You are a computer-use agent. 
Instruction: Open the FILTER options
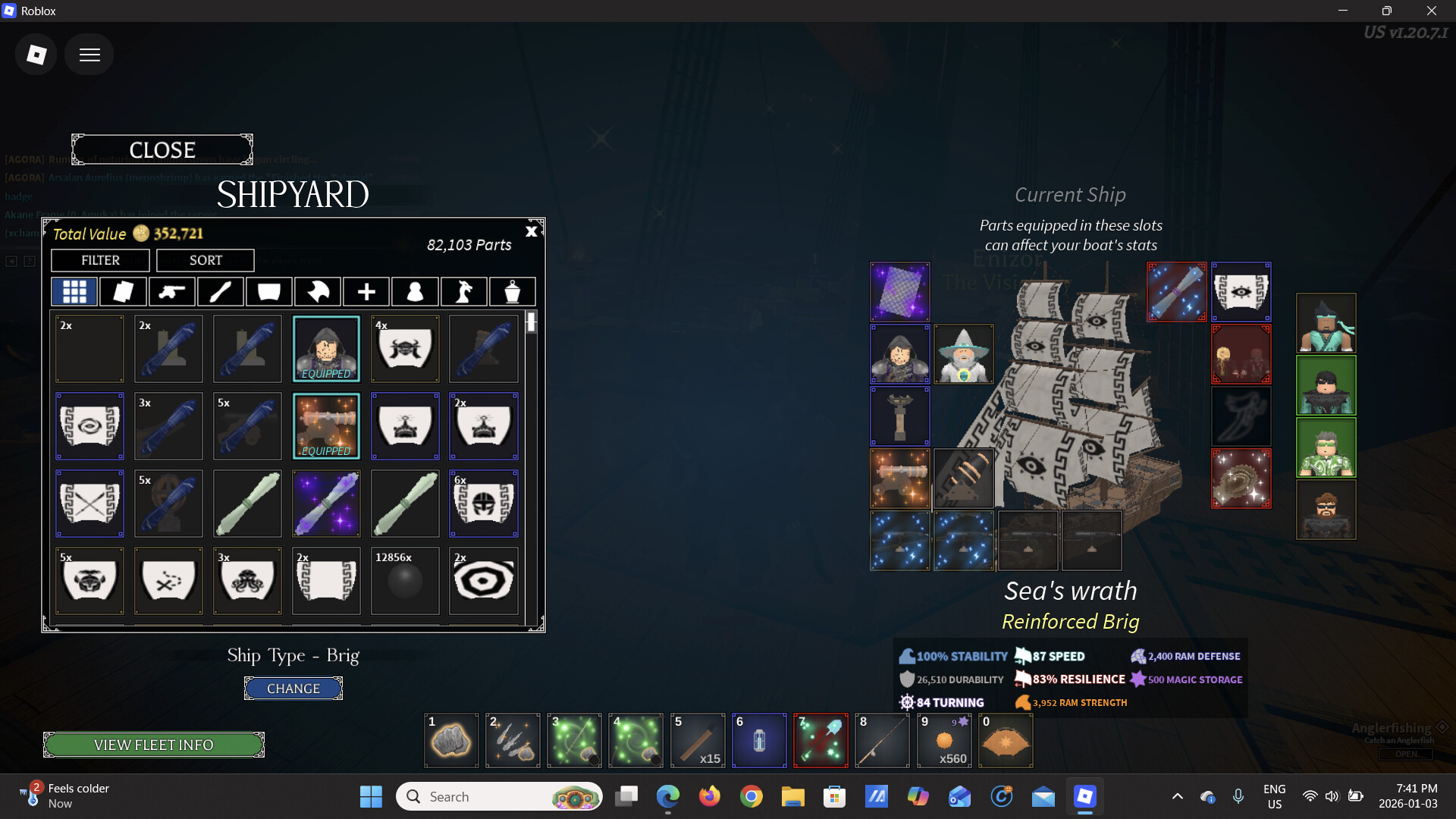tap(100, 260)
